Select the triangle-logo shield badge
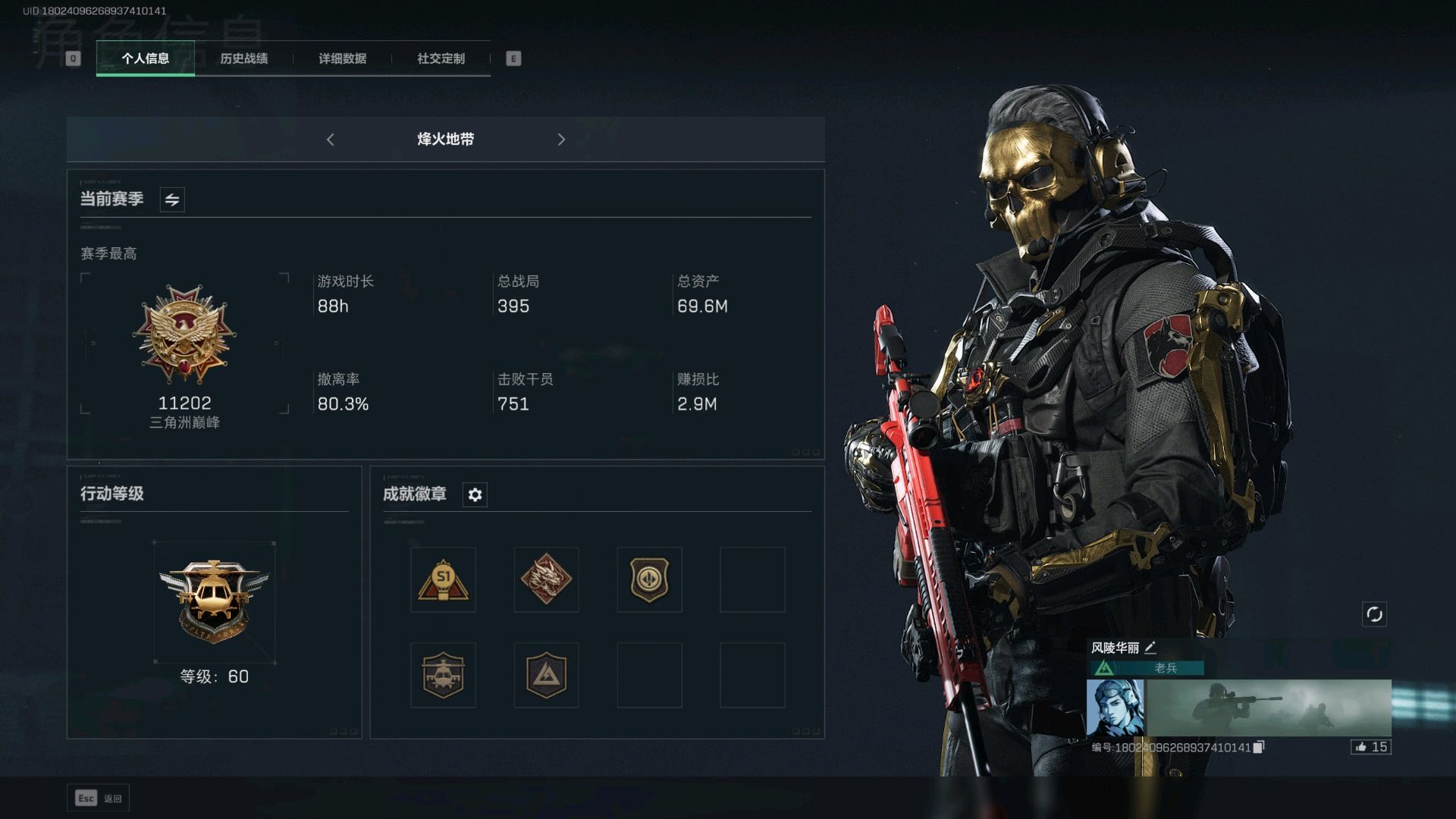 [x=546, y=675]
